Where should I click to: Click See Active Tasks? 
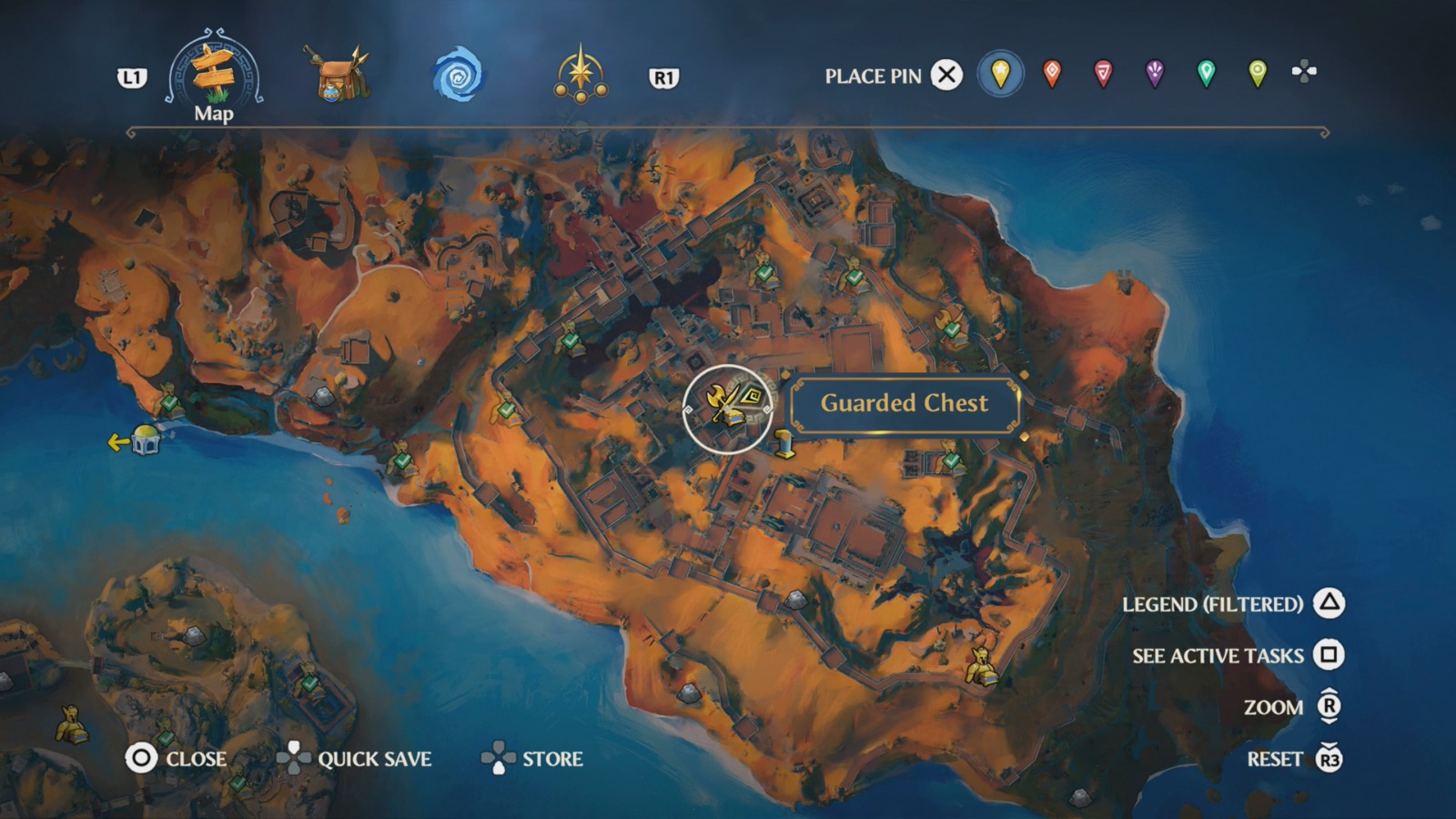(1220, 655)
